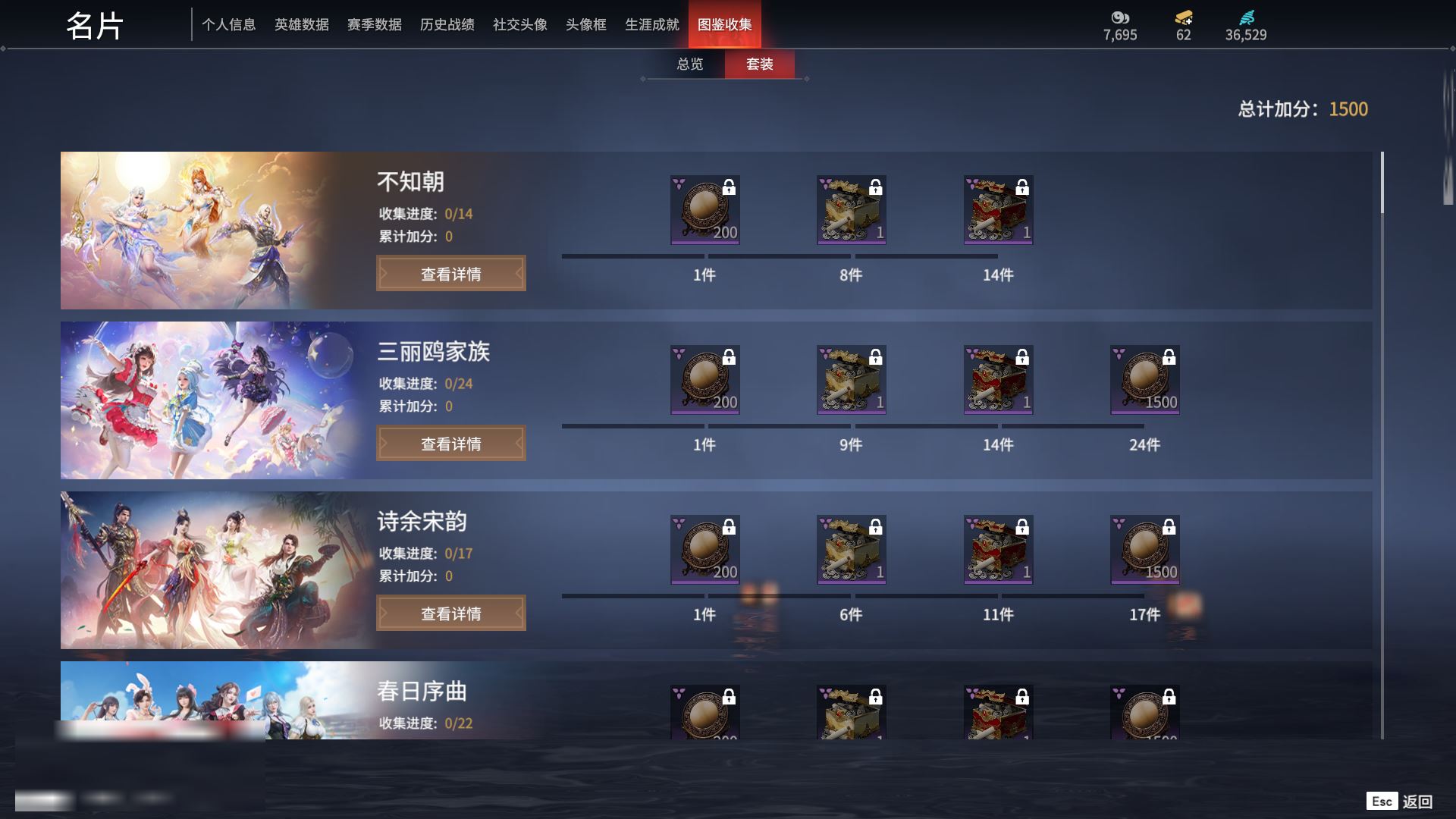The width and height of the screenshot is (1456, 819).
Task: Select the 图鉴收集 tab
Action: (x=724, y=25)
